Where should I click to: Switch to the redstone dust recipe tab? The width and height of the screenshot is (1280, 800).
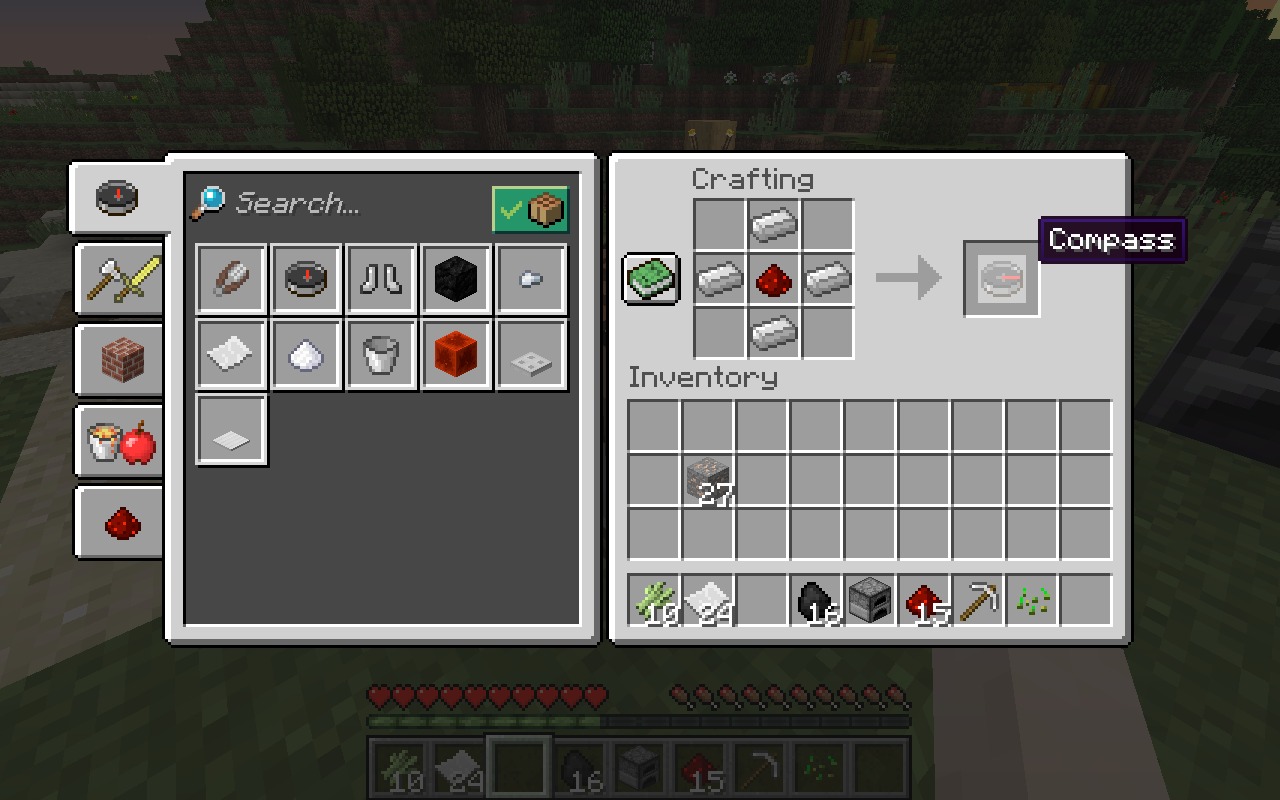click(121, 522)
